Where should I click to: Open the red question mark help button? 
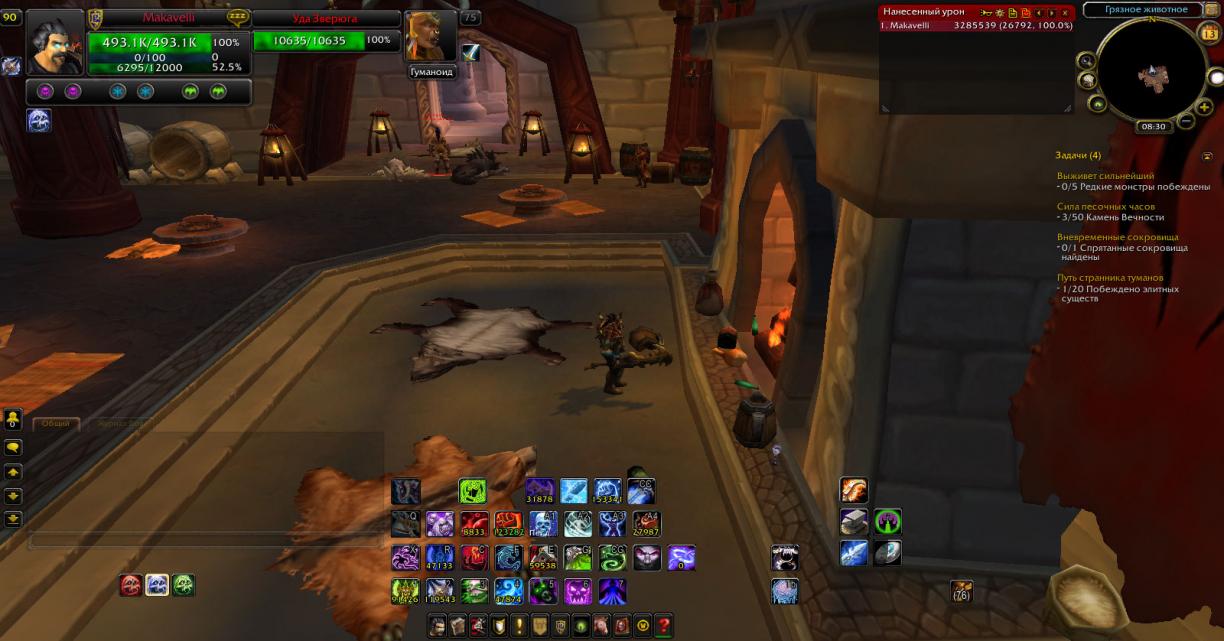[663, 626]
